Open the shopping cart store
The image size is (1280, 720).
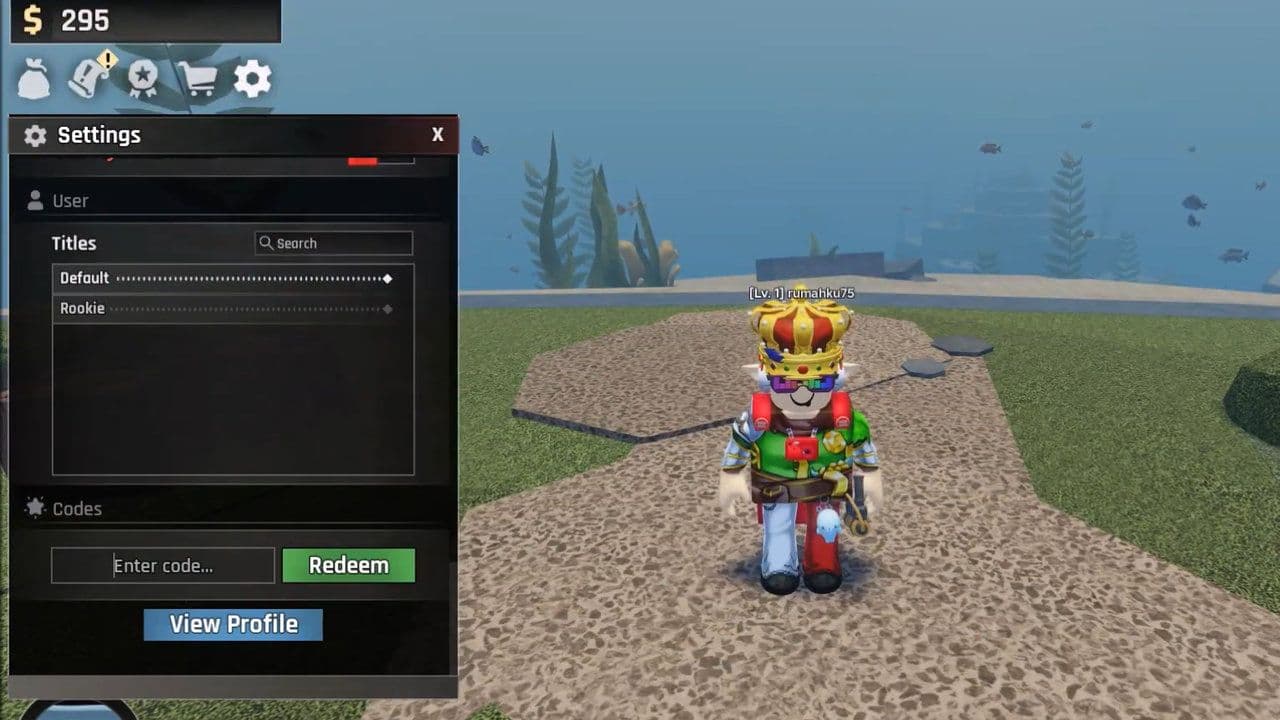click(197, 79)
